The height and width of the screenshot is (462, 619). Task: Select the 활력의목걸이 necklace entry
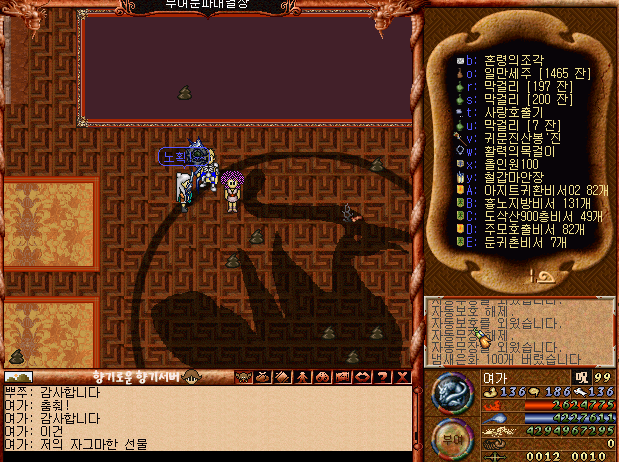tap(512, 151)
